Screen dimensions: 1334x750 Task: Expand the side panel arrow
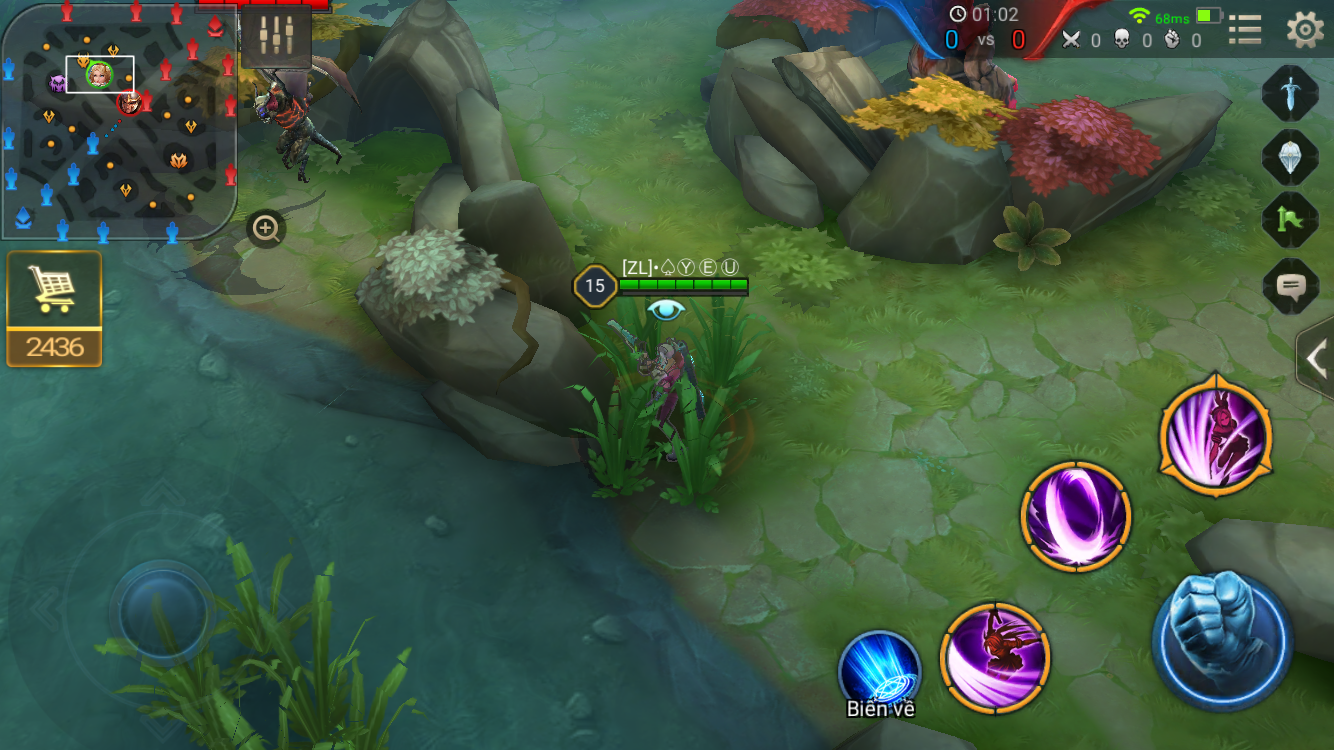click(x=1316, y=358)
